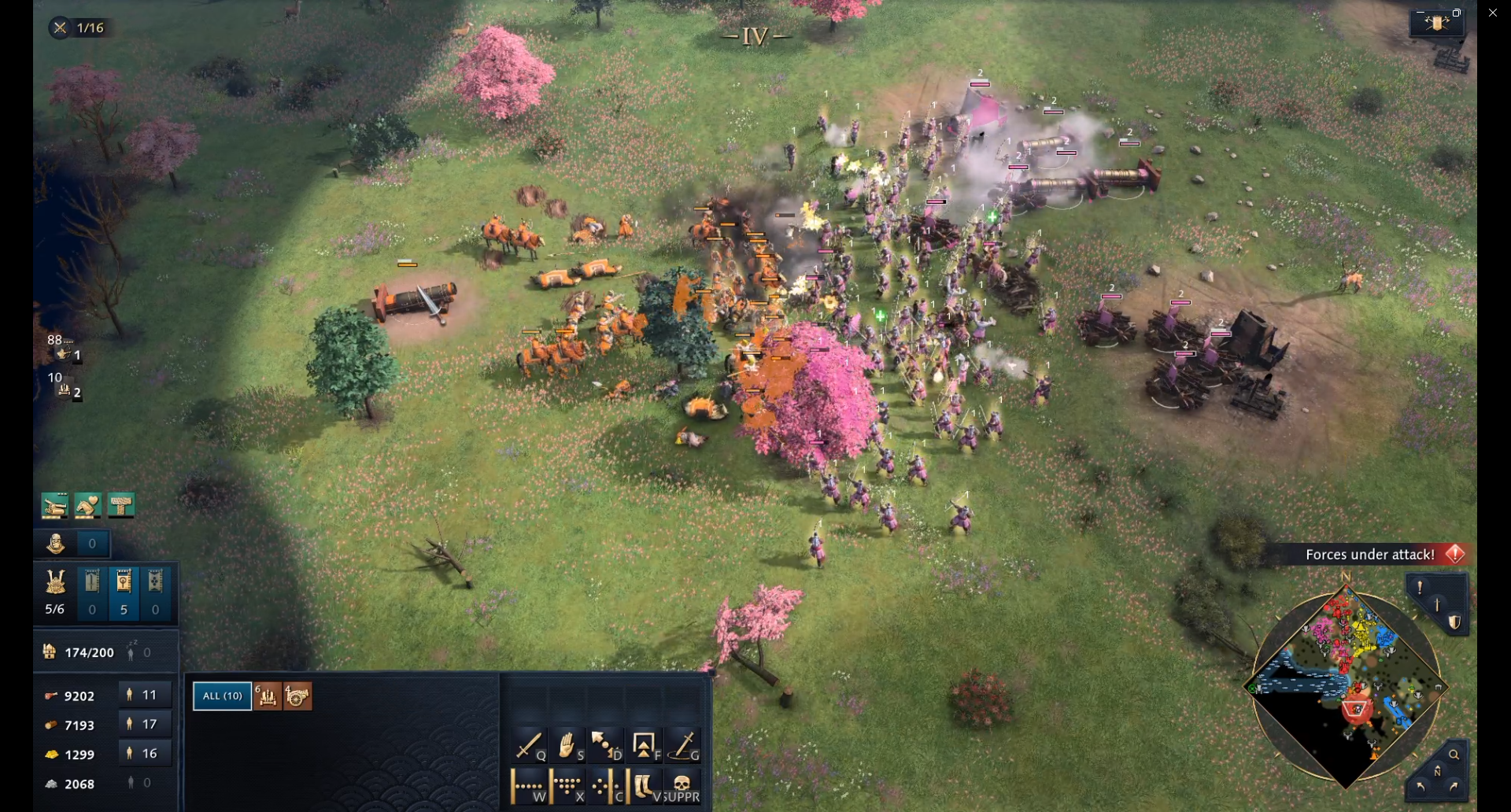This screenshot has width=1511, height=812.
Task: Open the crossed-axes banner menu
Action: point(1437,23)
